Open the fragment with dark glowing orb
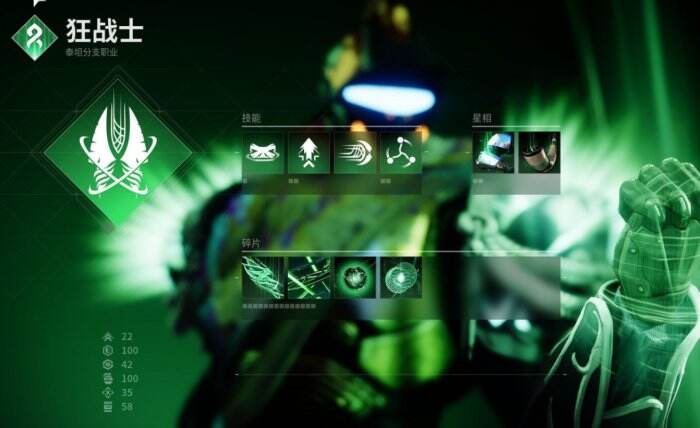Image resolution: width=700 pixels, height=428 pixels. click(355, 277)
